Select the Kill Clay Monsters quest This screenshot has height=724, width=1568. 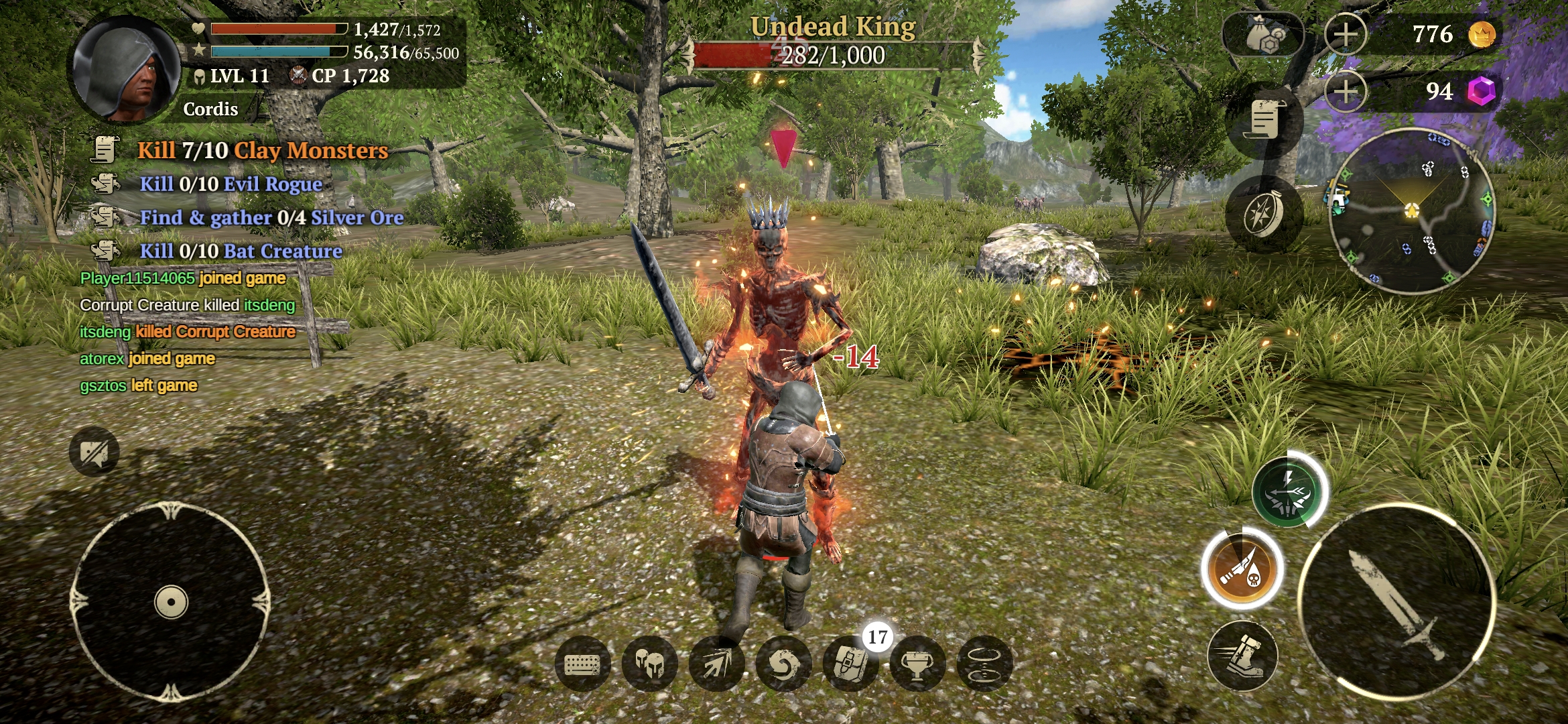click(263, 150)
